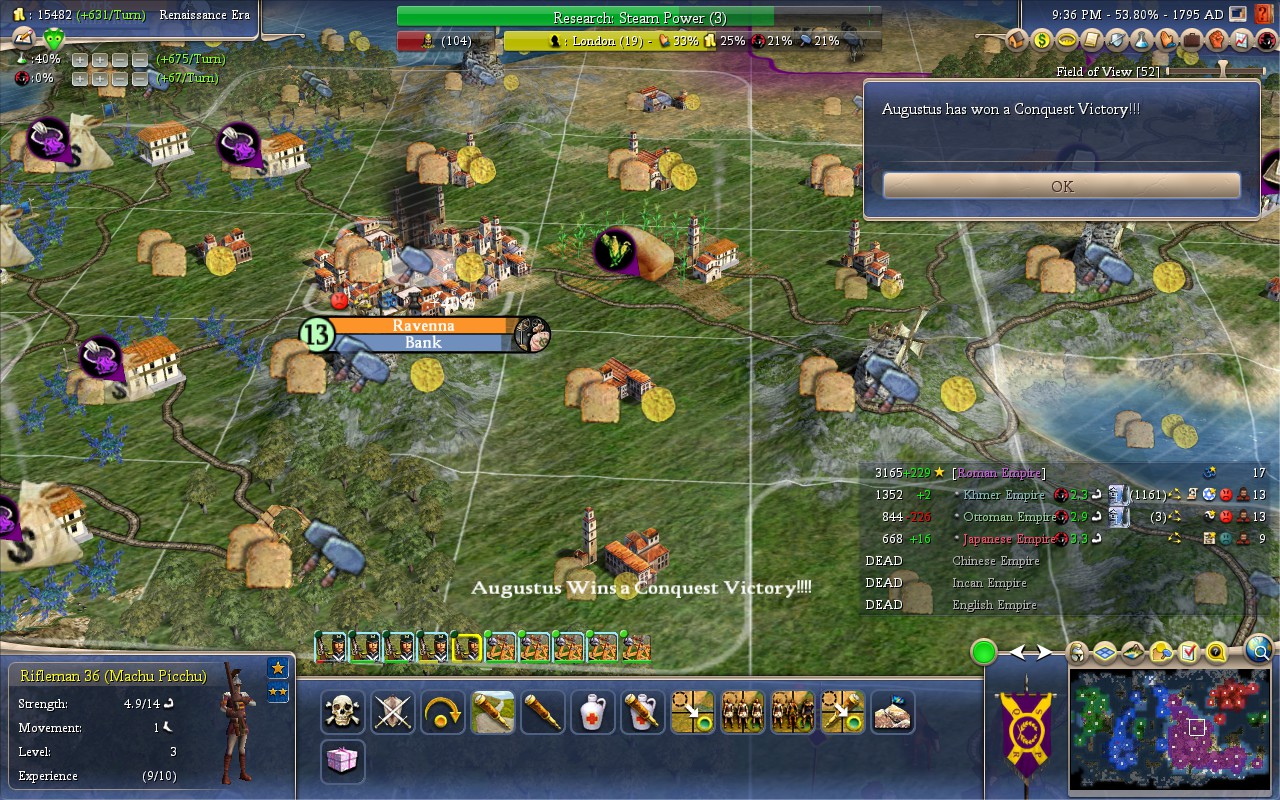Click OK on the Conquest Victory popup
This screenshot has height=800, width=1280.
point(1062,186)
